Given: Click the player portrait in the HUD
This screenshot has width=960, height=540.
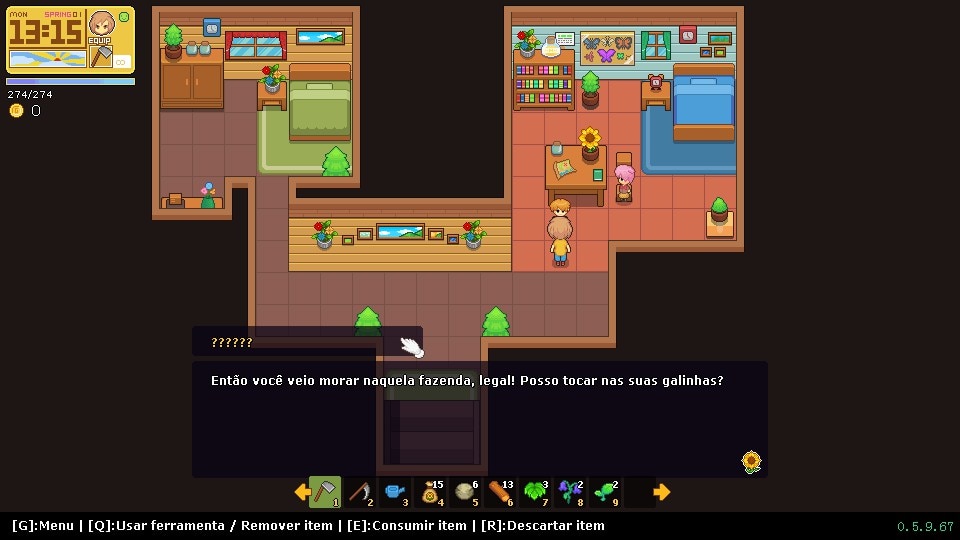Looking at the screenshot, I should (101, 24).
